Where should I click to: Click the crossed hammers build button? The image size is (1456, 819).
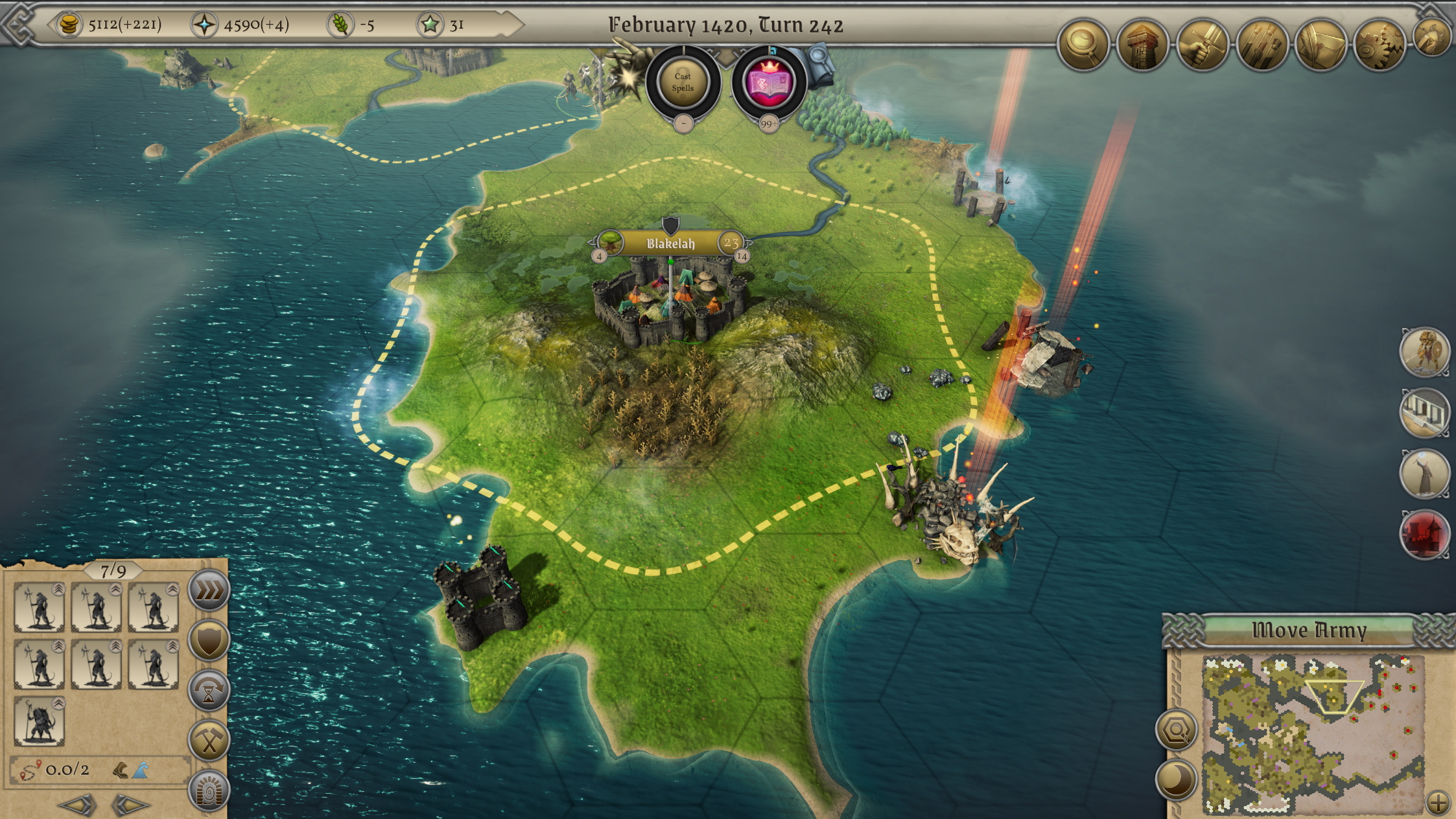point(209,741)
